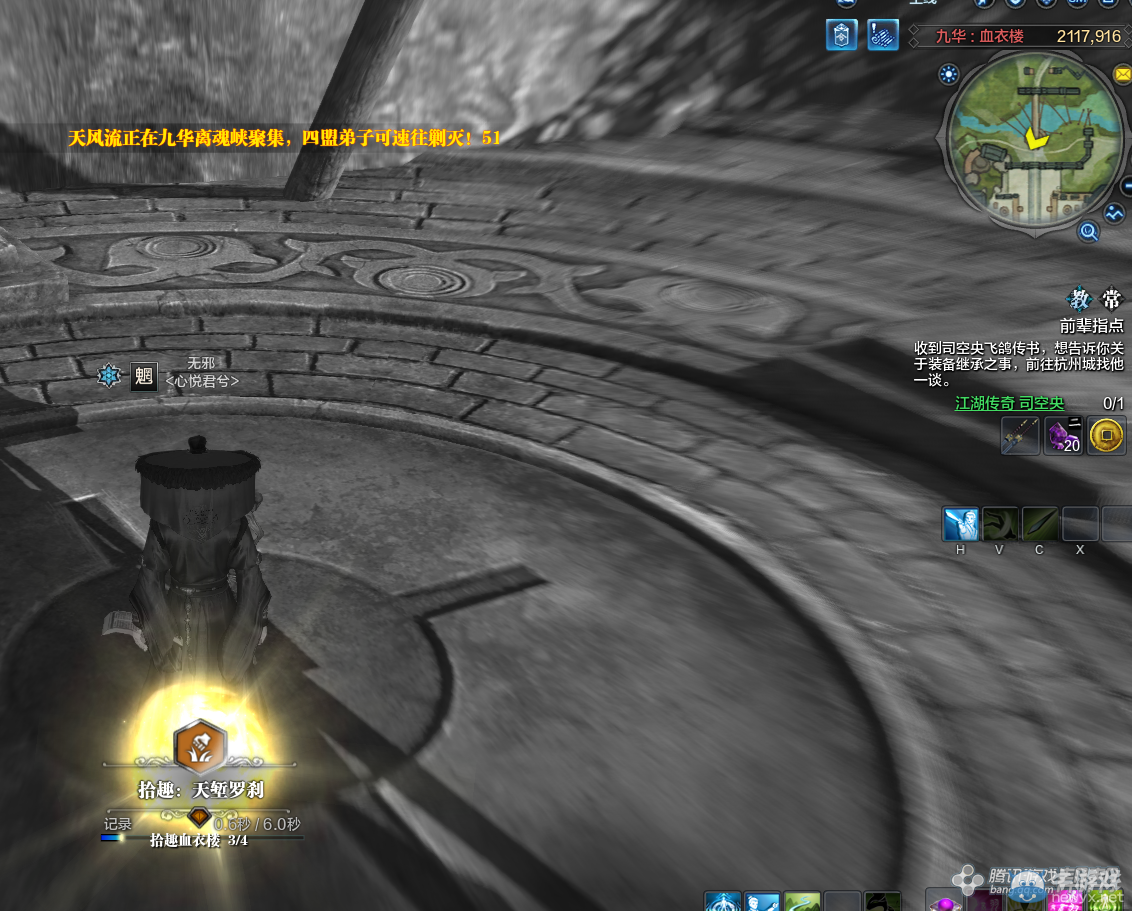Switch to the 常 quest tab
This screenshot has height=911, width=1132.
click(x=1111, y=300)
